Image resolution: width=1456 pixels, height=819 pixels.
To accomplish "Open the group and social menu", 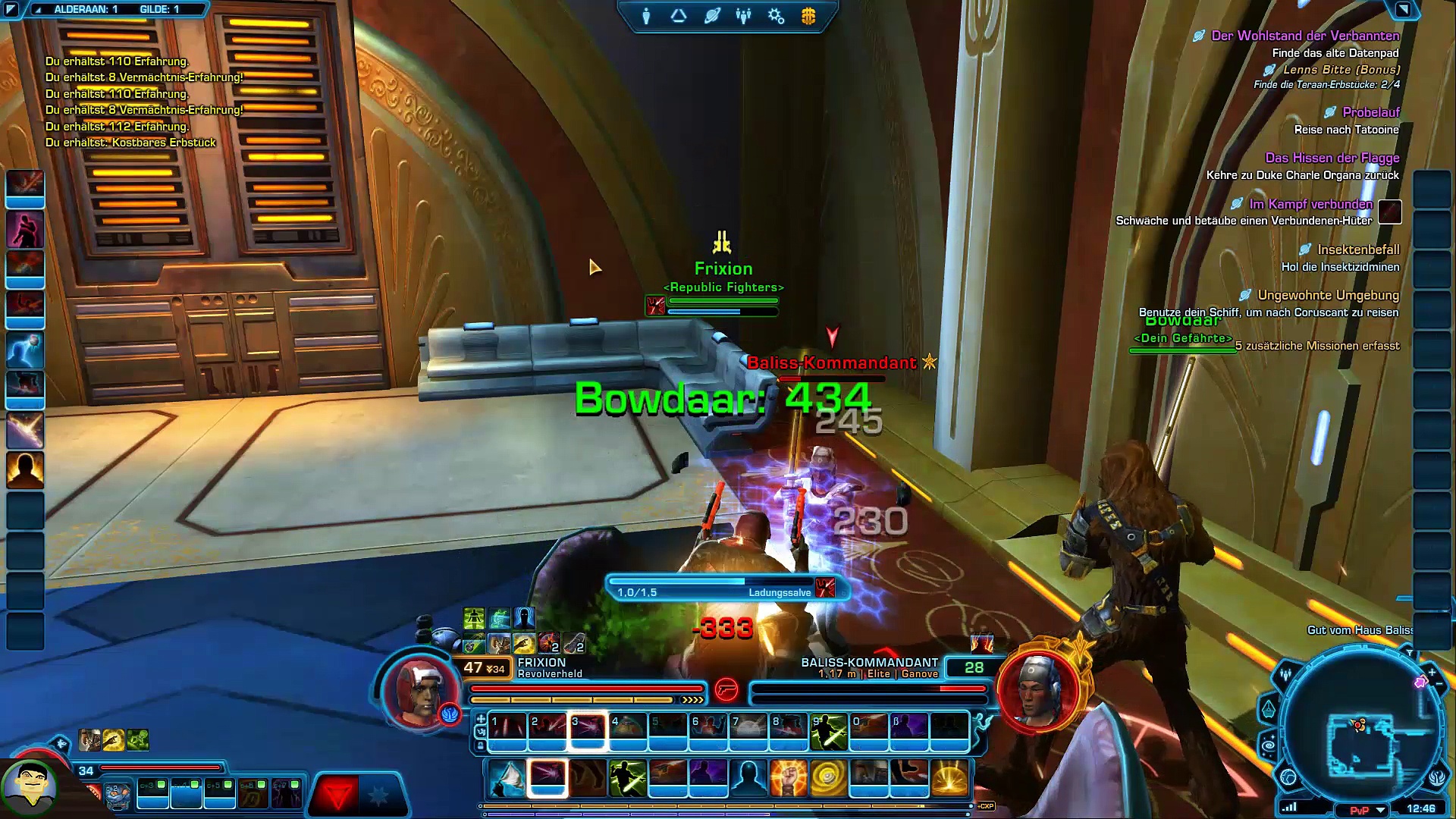I will [x=743, y=16].
